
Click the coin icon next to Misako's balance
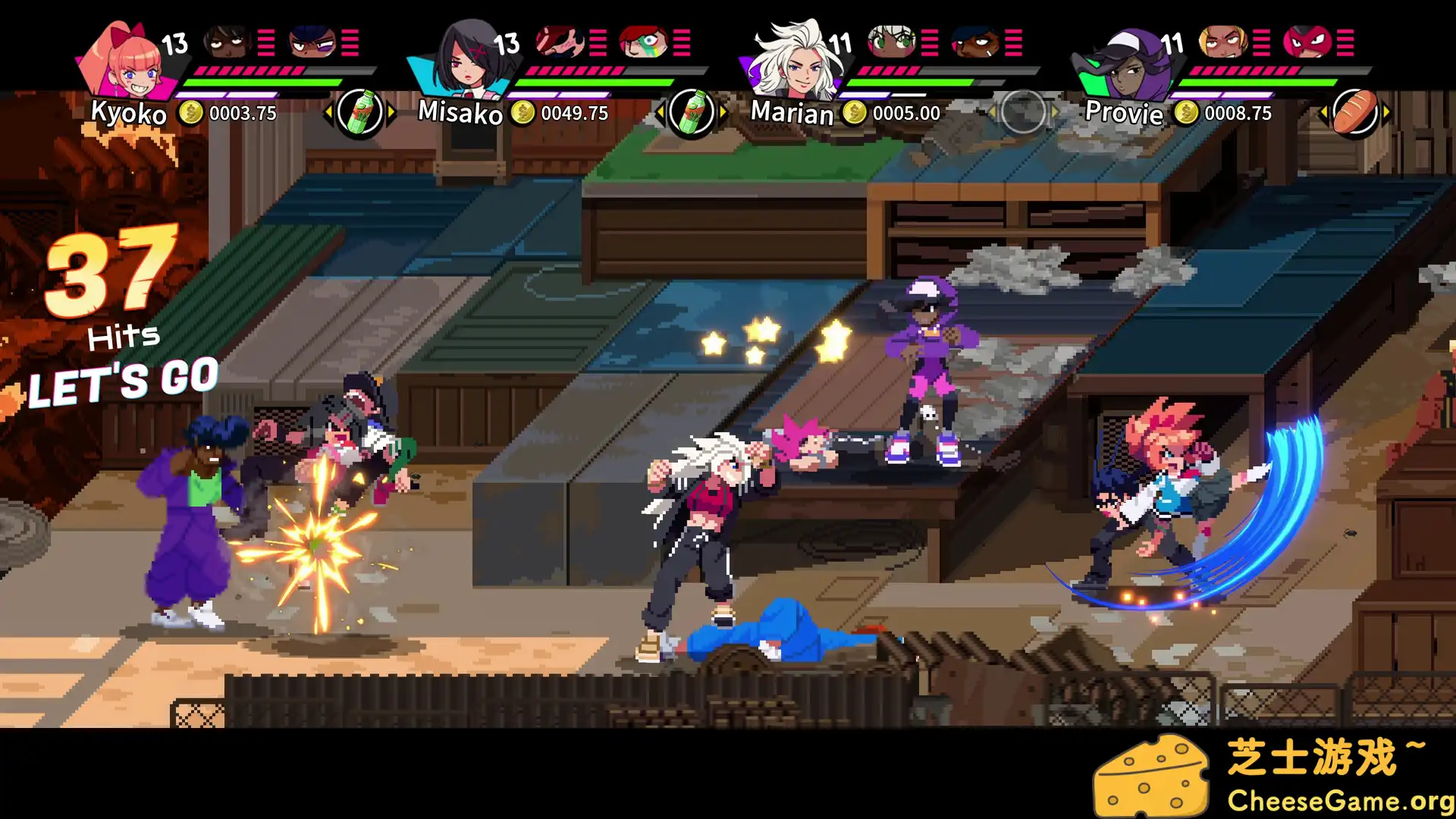(521, 113)
